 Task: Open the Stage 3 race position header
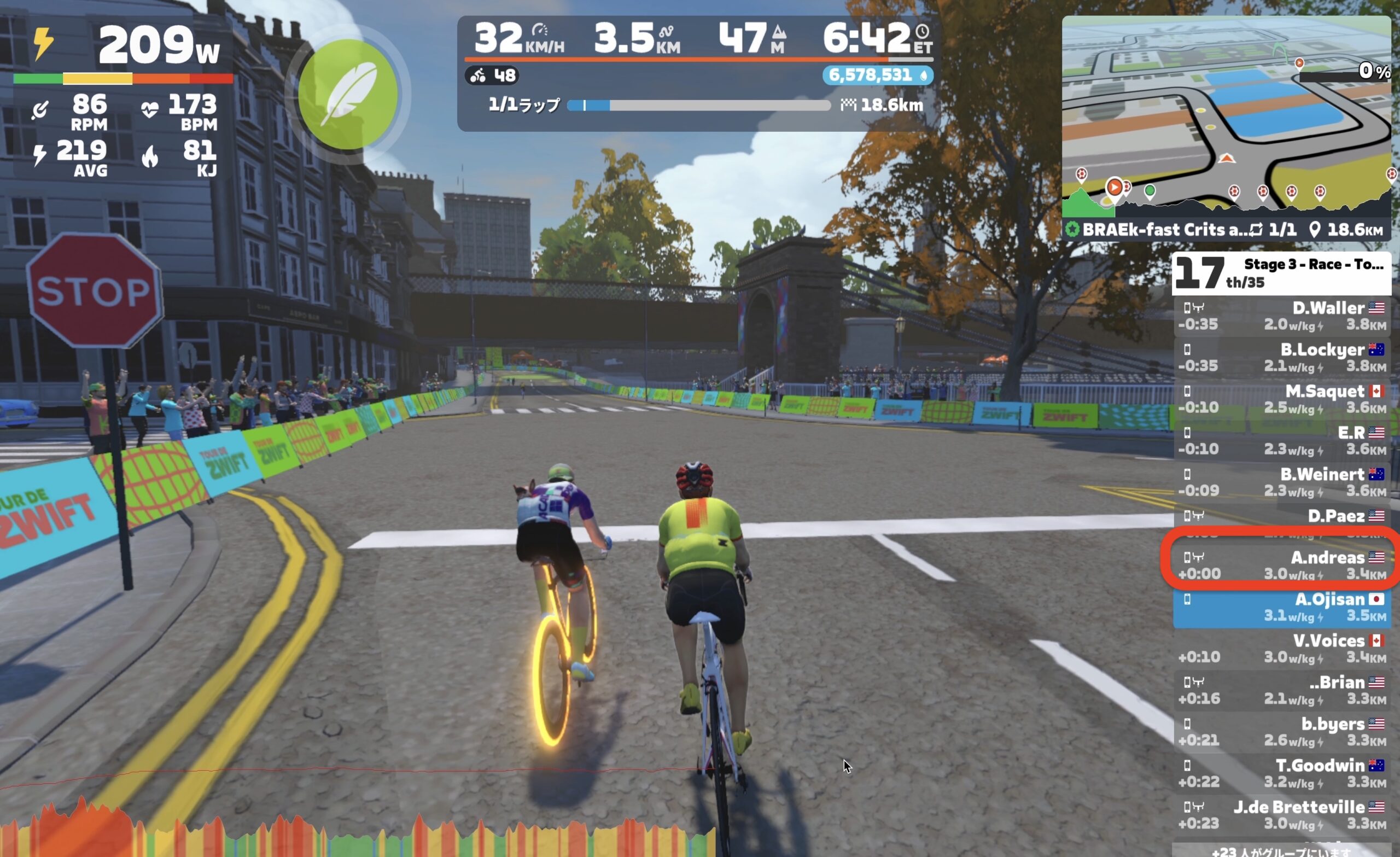click(x=1281, y=273)
